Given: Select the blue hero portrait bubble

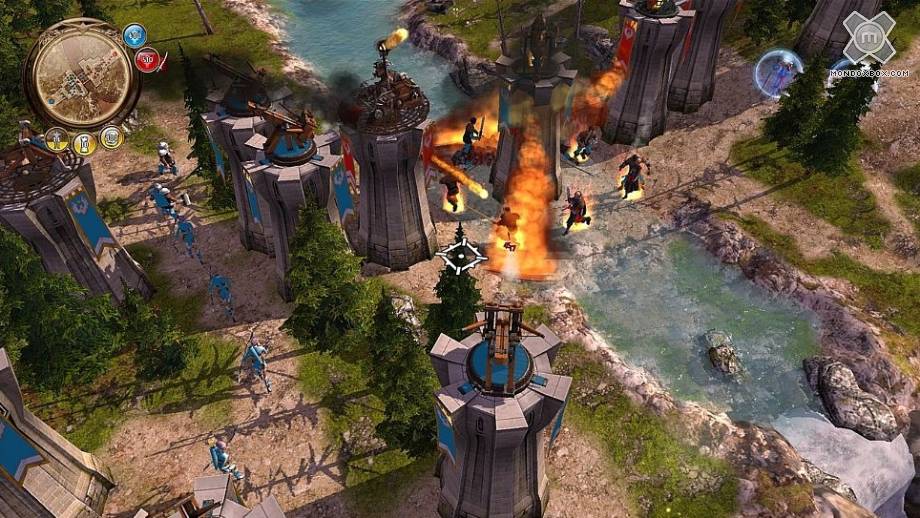Looking at the screenshot, I should pyautogui.click(x=778, y=73).
